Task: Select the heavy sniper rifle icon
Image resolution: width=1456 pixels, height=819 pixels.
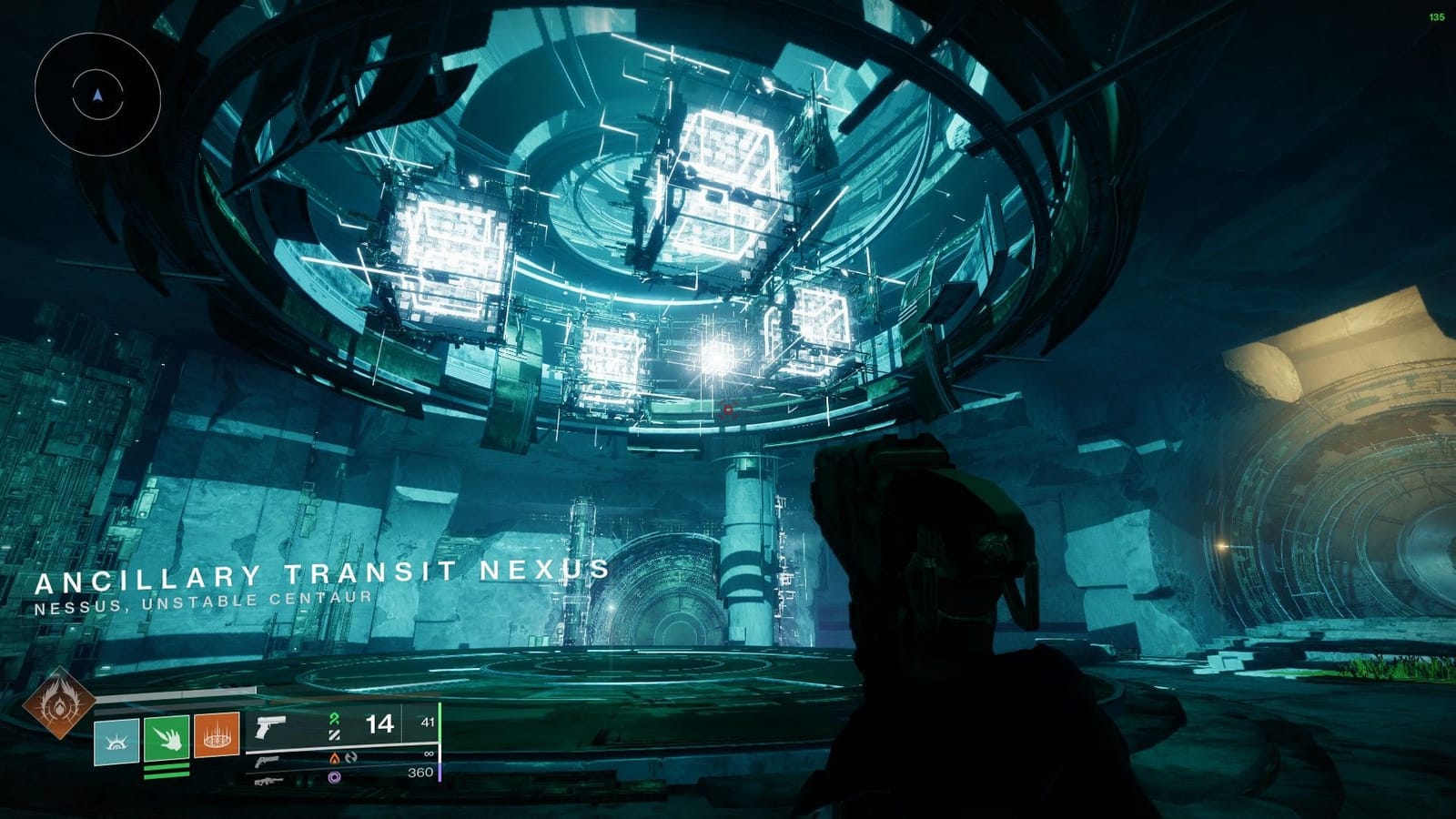Action: coord(268,781)
